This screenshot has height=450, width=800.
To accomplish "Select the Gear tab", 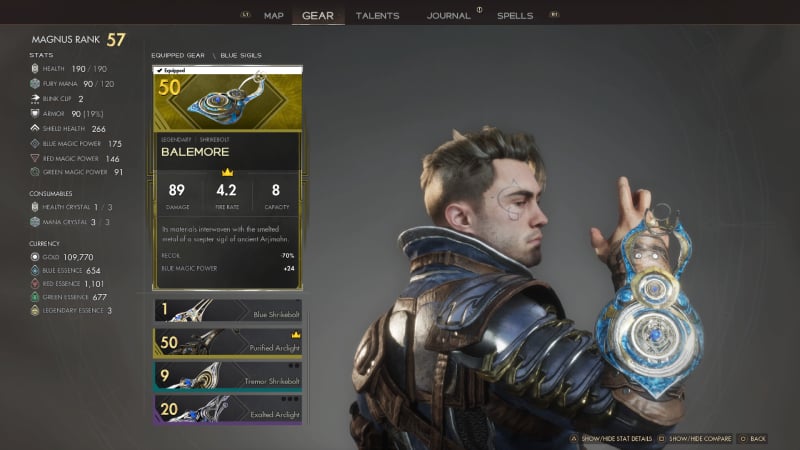I will point(318,16).
